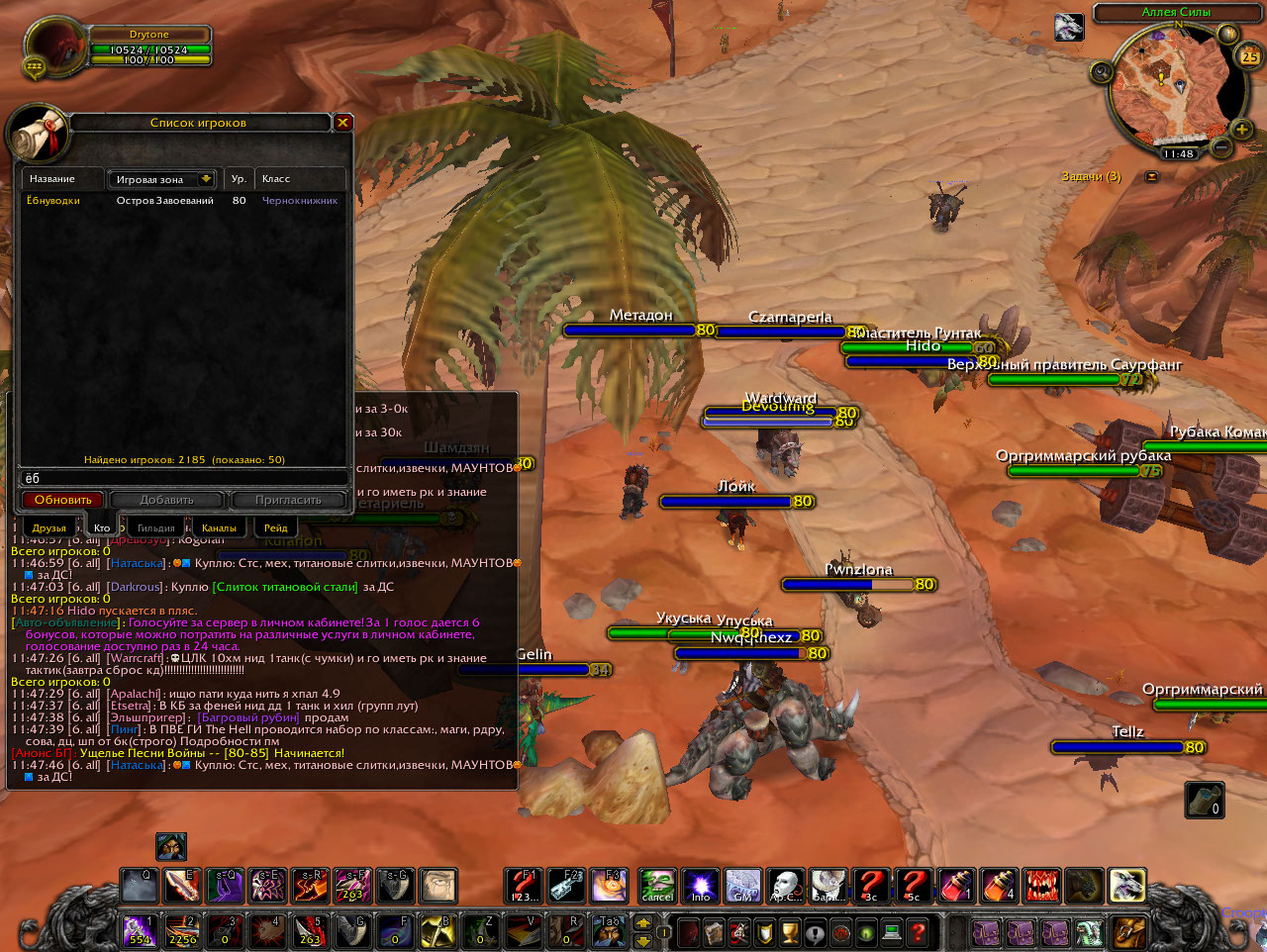Screen dimensions: 1267x952
Task: Open the Рейд tab
Action: pyautogui.click(x=276, y=527)
